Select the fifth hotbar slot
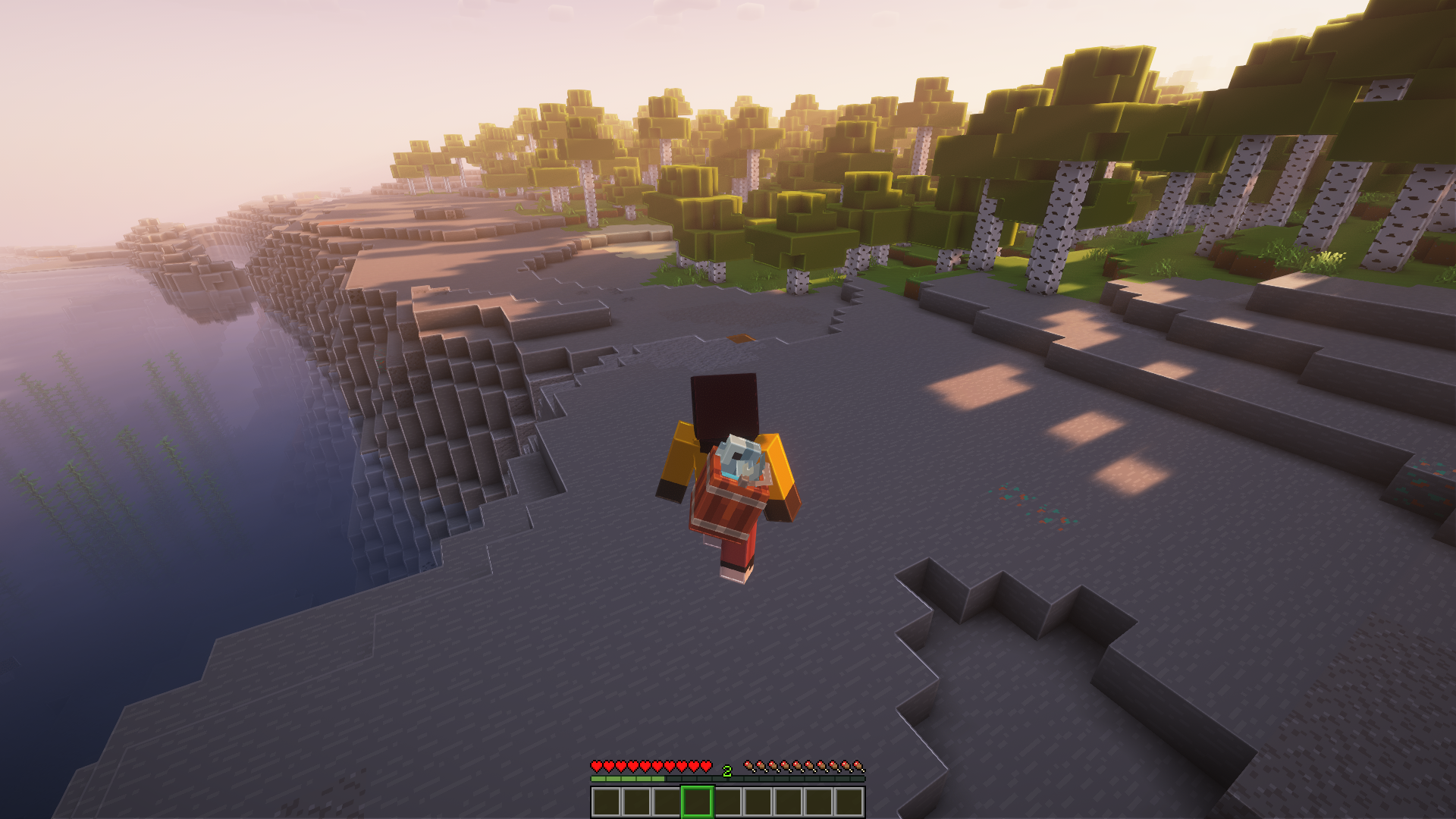The image size is (1456, 819). click(728, 802)
